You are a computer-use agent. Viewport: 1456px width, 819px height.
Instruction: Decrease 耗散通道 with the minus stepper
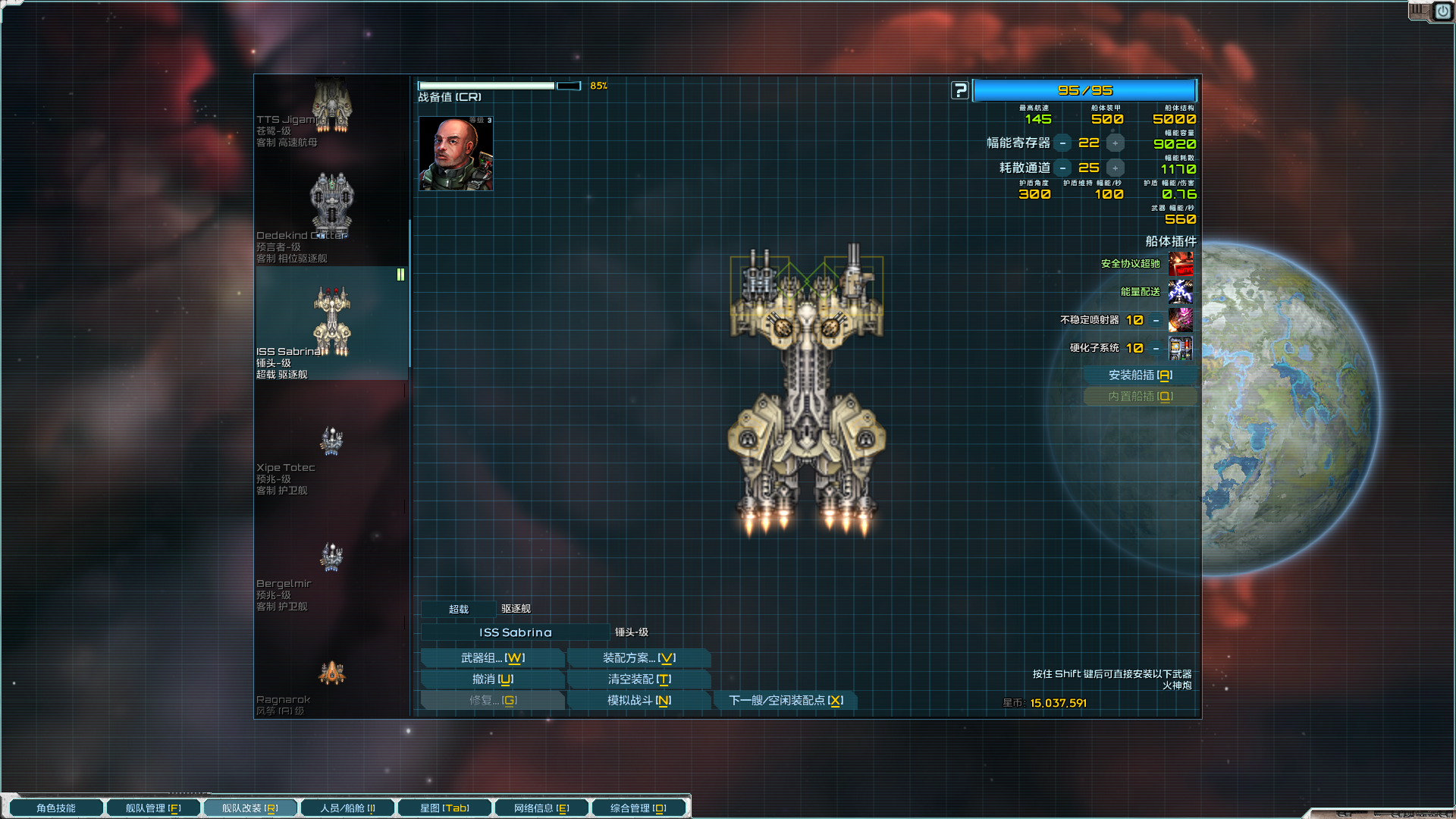(x=1064, y=168)
